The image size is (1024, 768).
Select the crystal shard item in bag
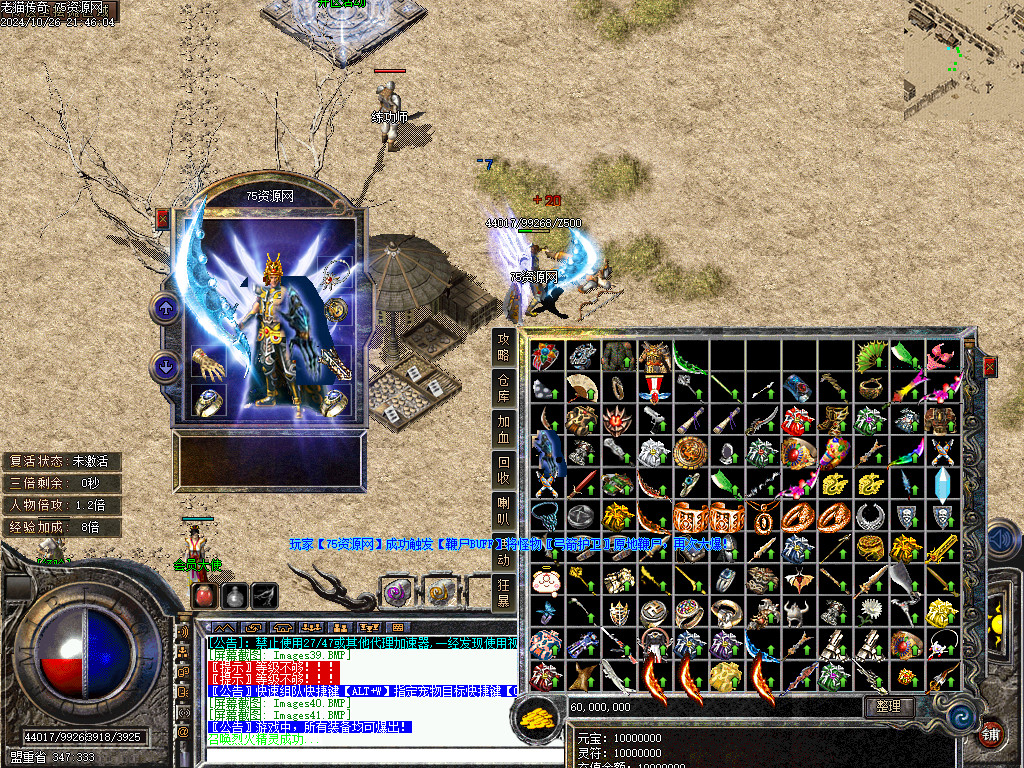(x=942, y=484)
